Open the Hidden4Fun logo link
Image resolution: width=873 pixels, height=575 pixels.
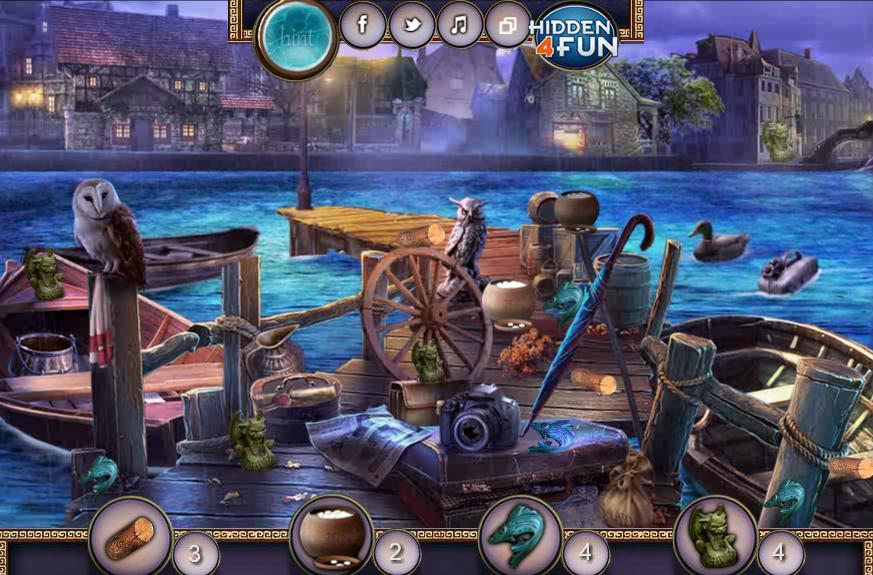point(573,36)
